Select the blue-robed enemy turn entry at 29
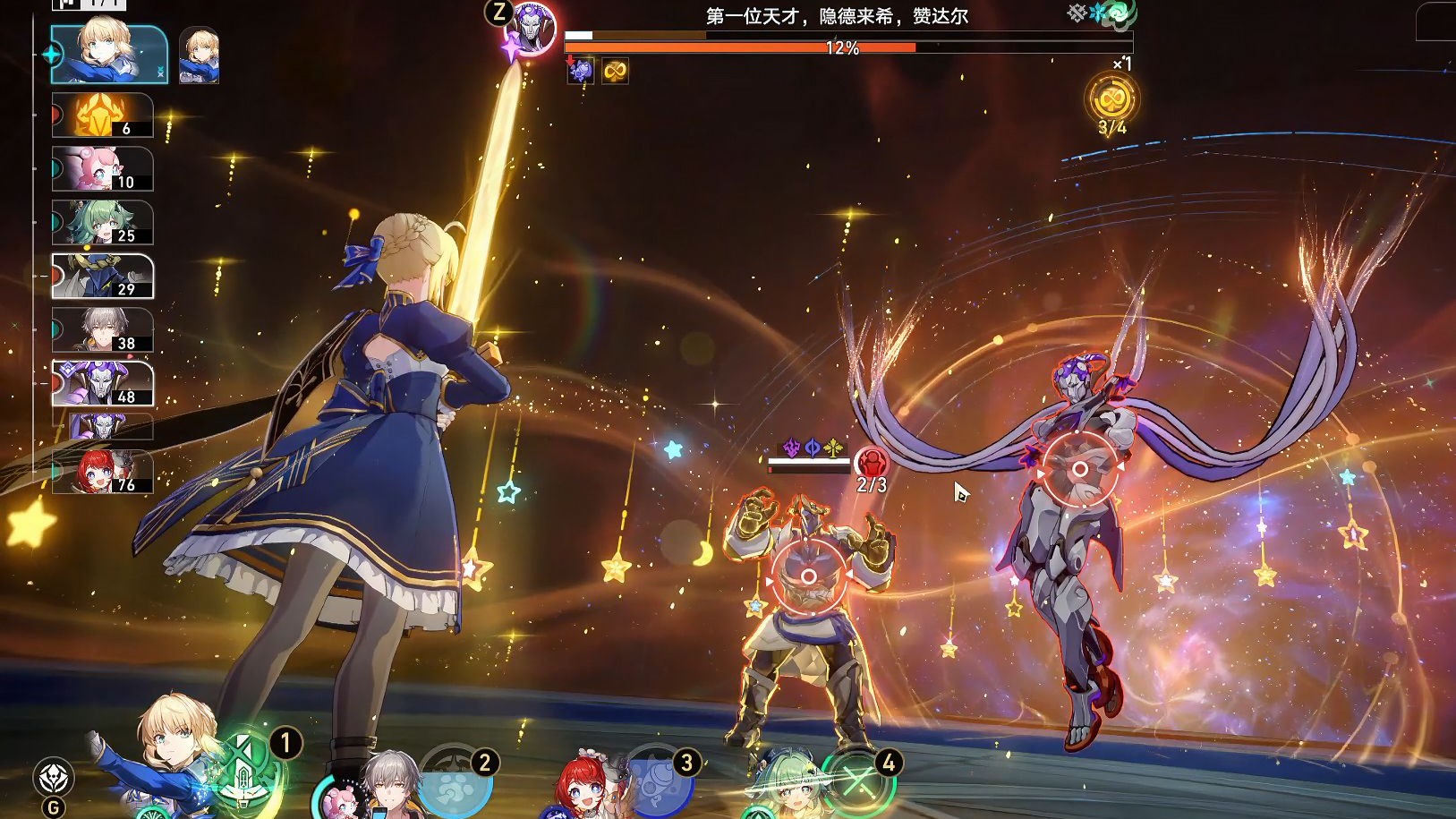The image size is (1456, 819). 102,277
